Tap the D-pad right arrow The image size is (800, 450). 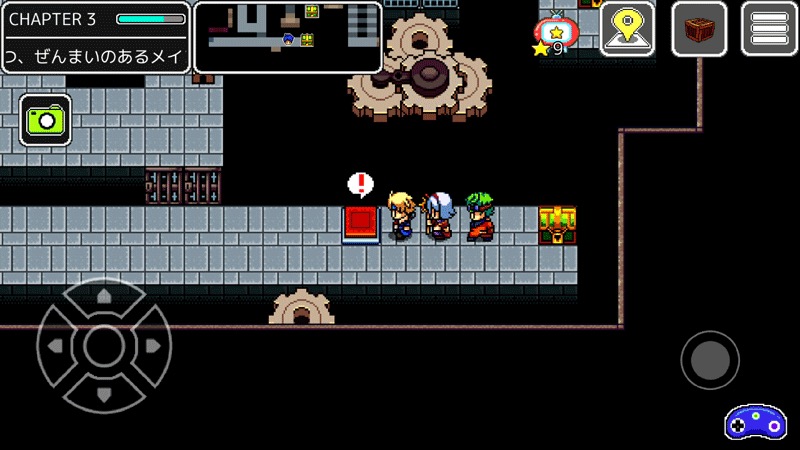tap(152, 346)
